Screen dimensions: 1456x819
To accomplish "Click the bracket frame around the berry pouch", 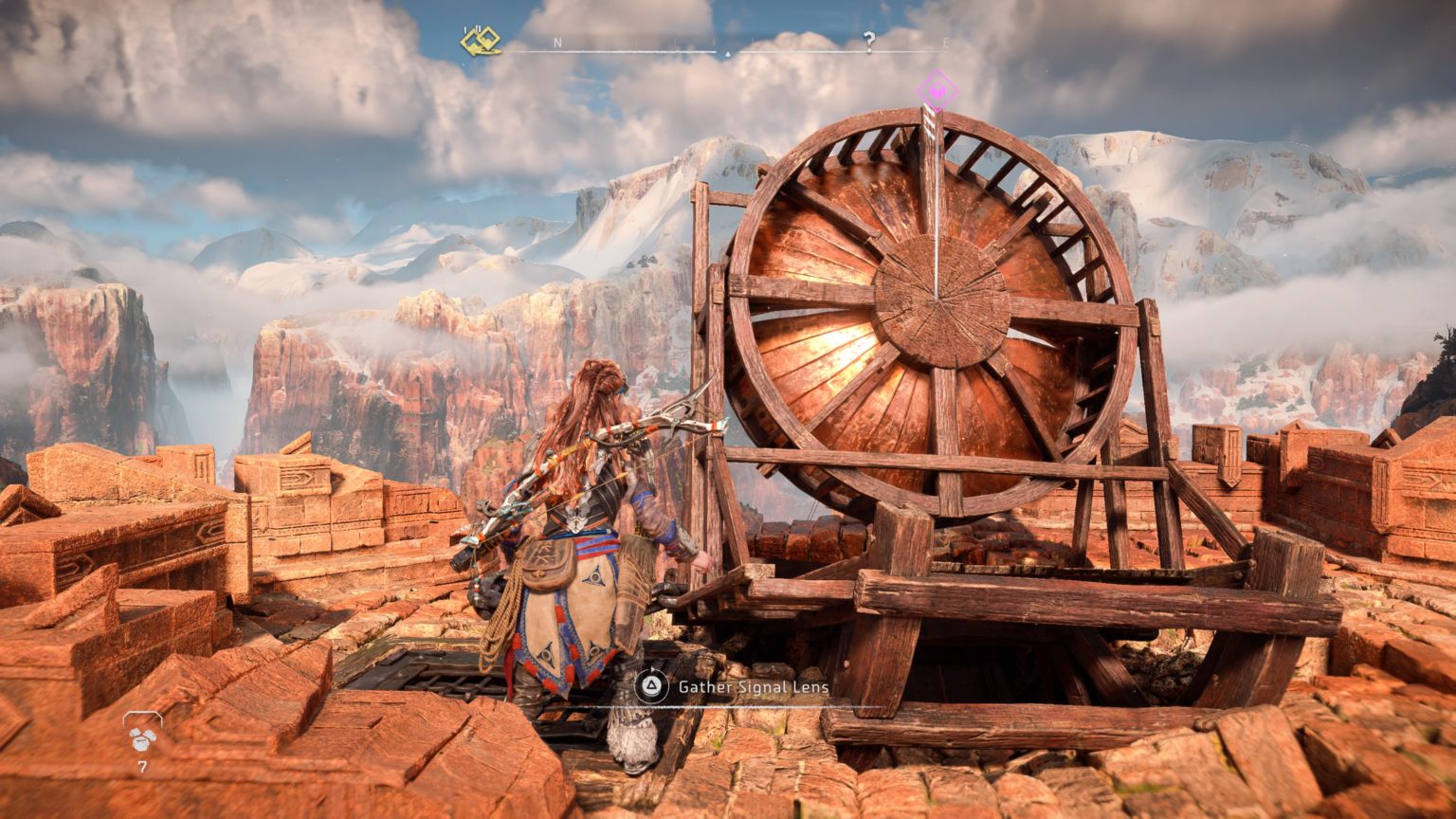I will 142,717.
